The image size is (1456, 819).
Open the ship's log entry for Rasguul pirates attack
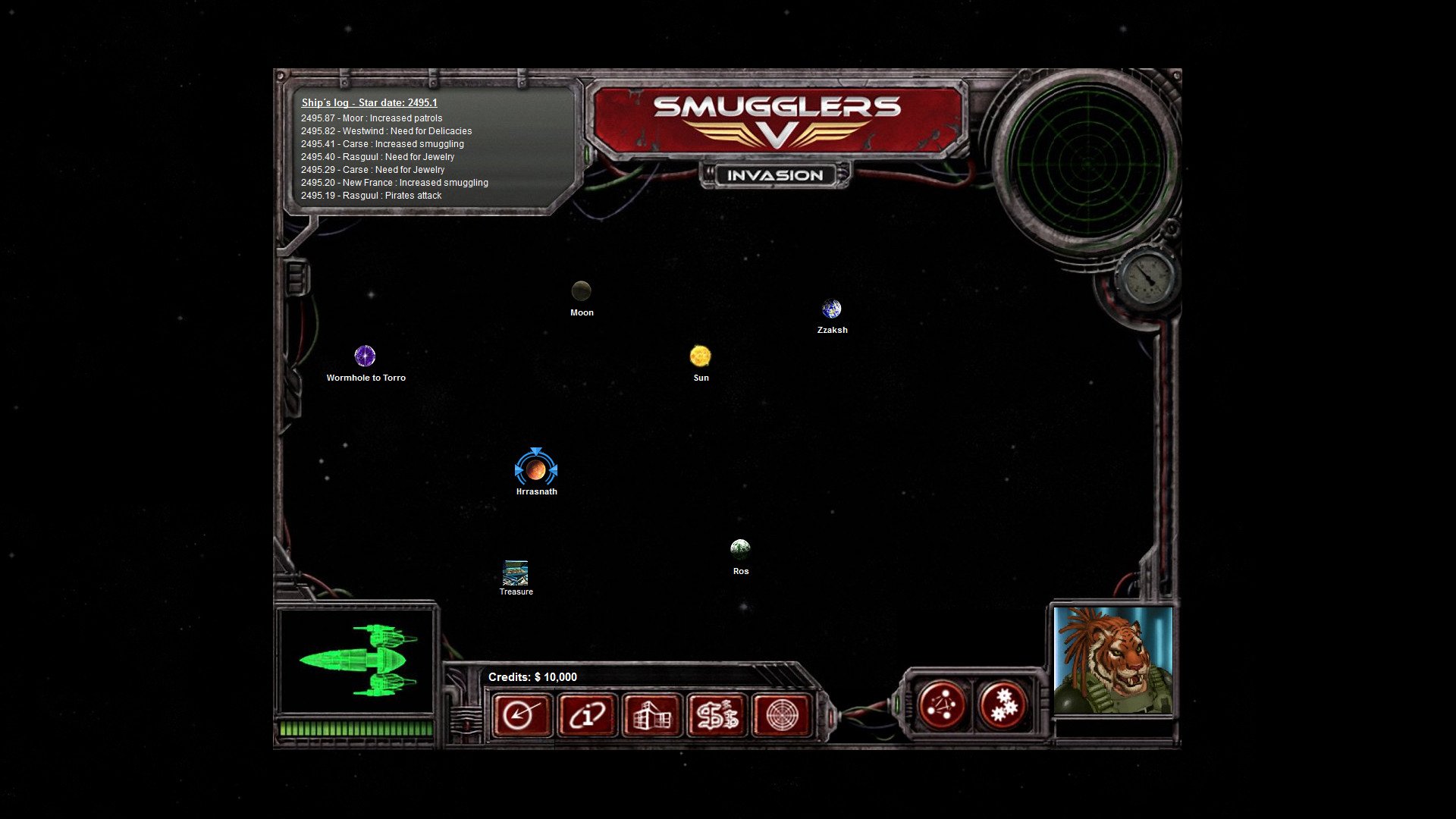371,195
